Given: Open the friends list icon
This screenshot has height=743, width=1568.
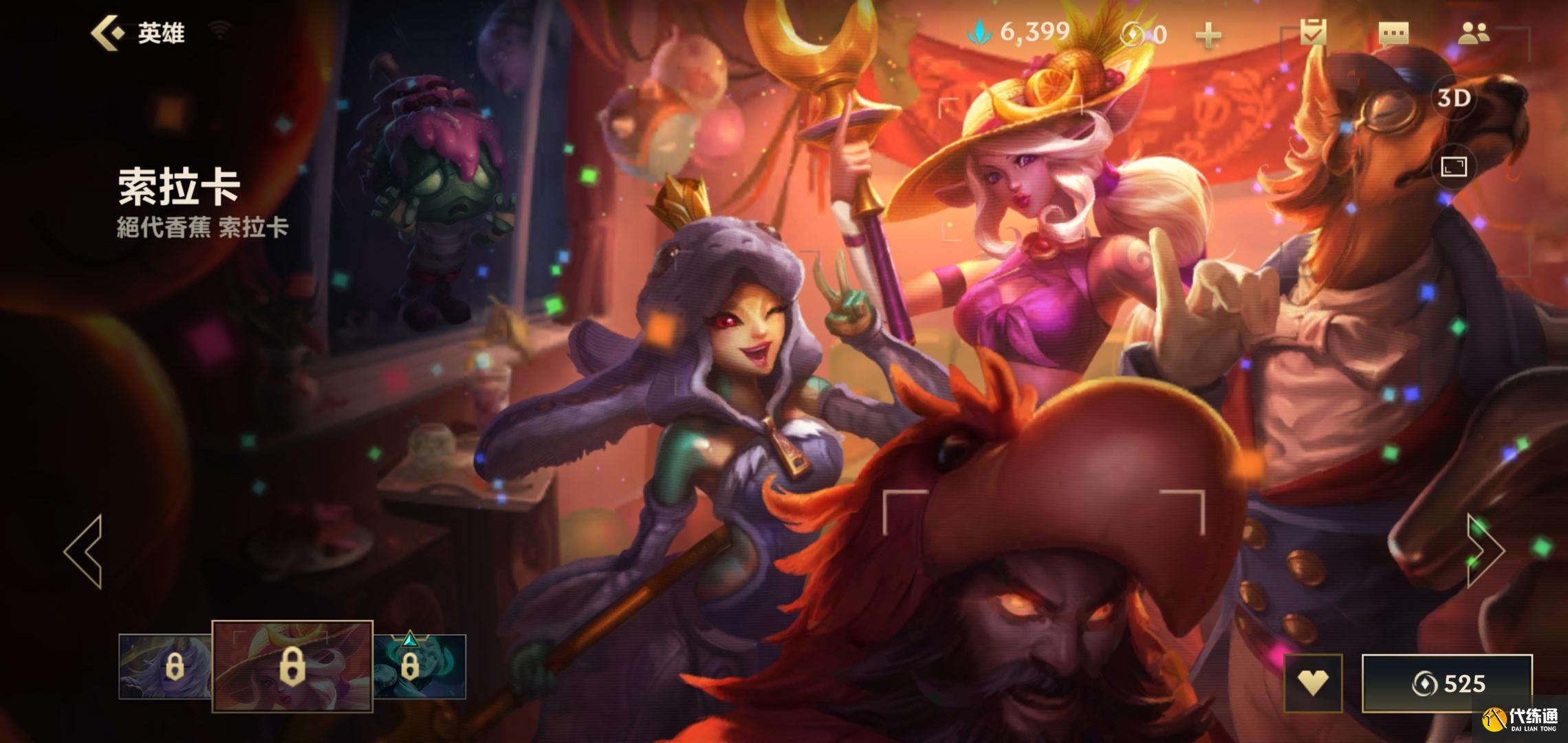Looking at the screenshot, I should pyautogui.click(x=1473, y=33).
